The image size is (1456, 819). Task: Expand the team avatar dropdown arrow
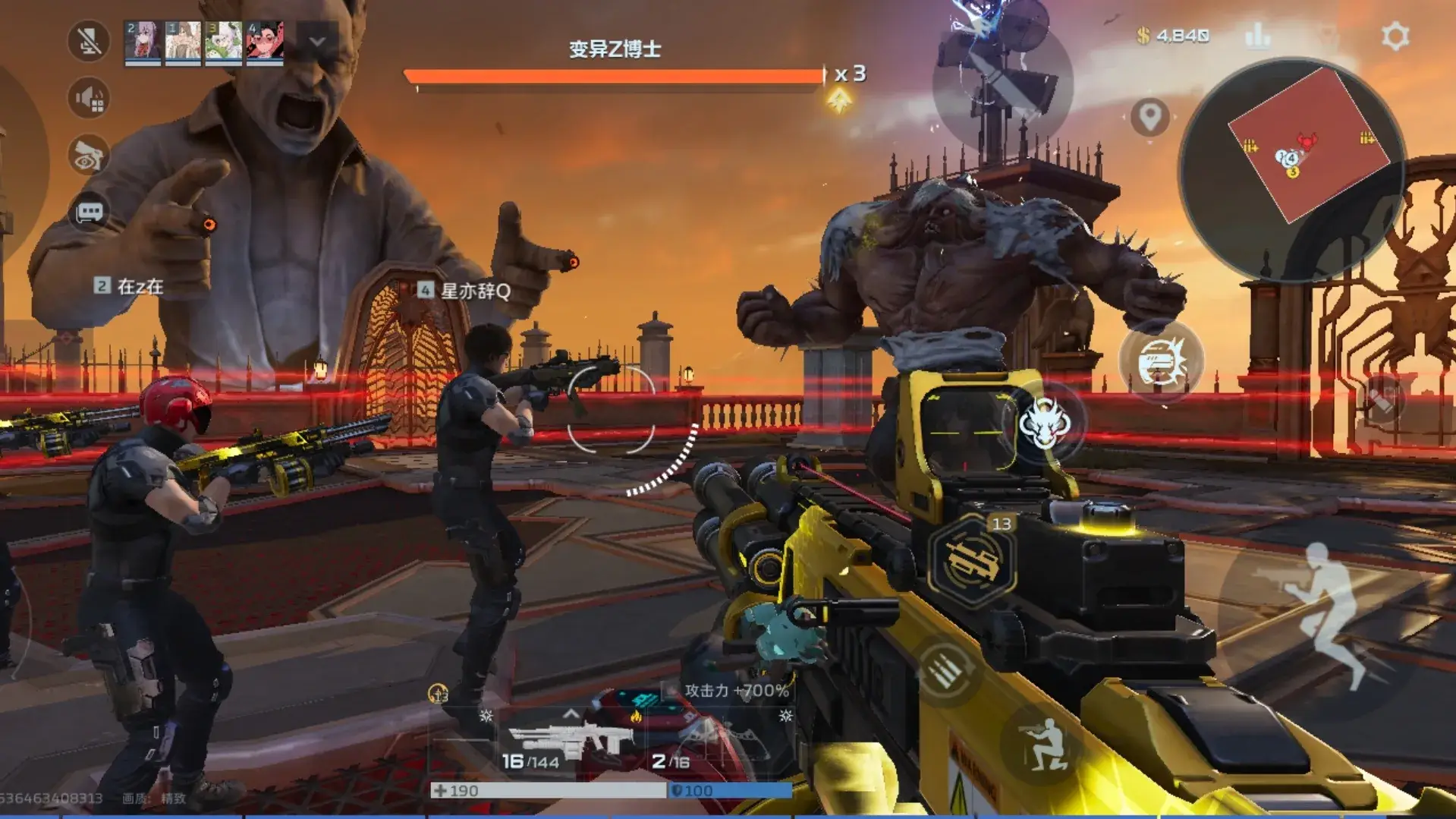(317, 41)
